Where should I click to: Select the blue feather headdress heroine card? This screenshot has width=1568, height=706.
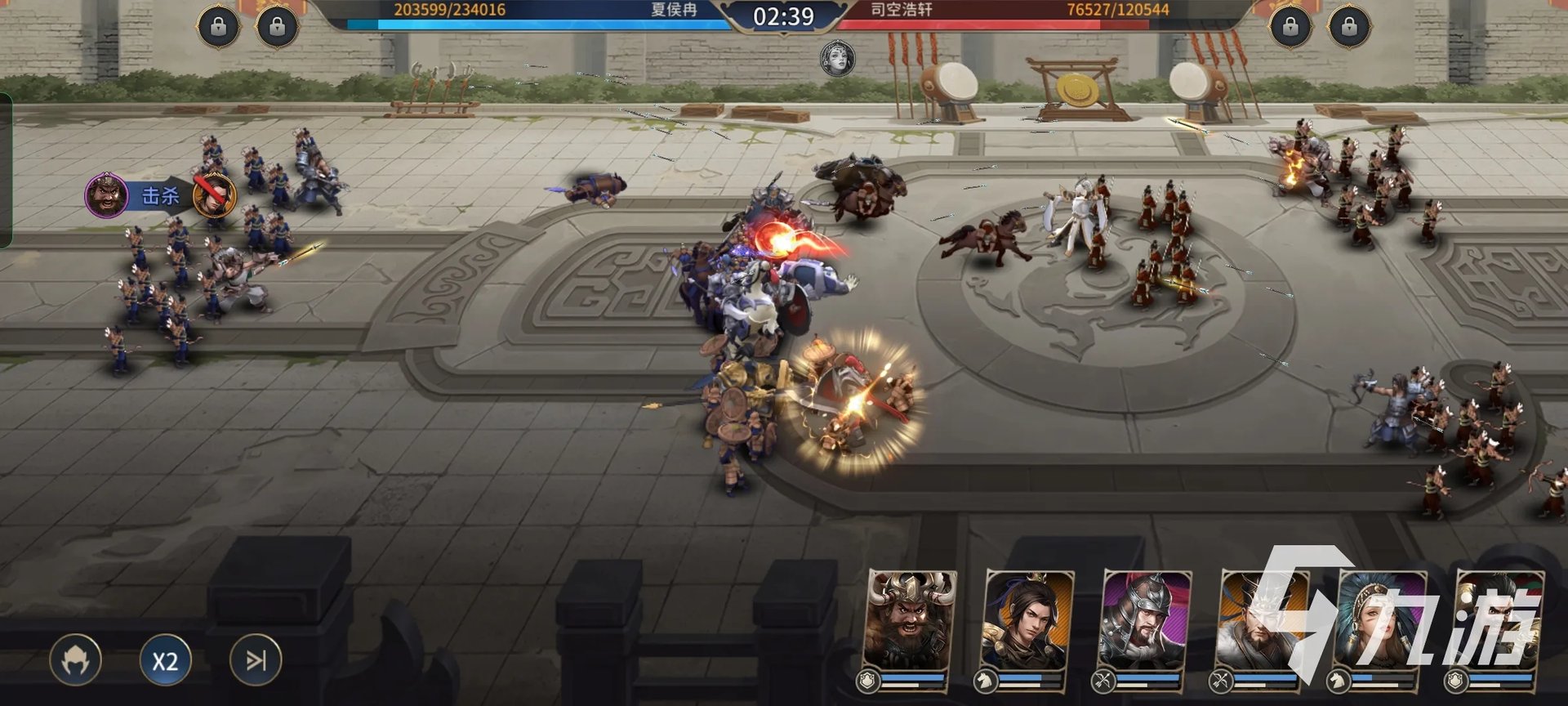point(1381,621)
